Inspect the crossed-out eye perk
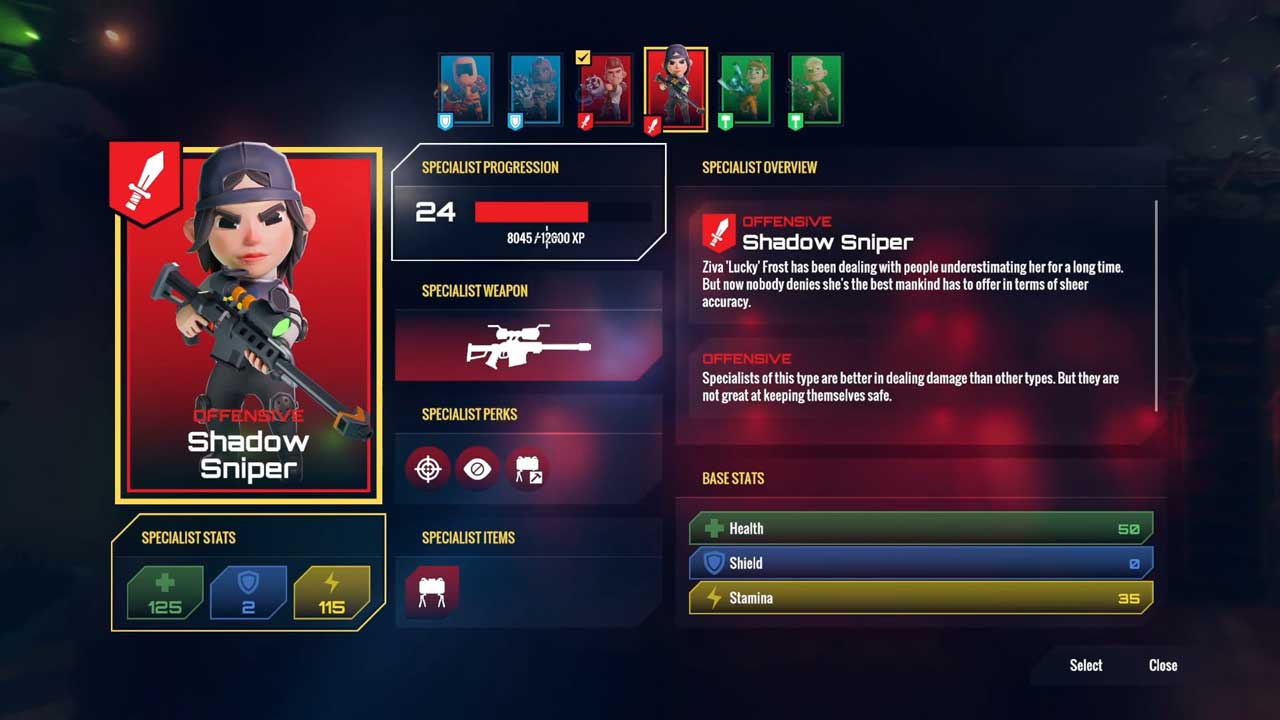The image size is (1280, 720). point(478,468)
